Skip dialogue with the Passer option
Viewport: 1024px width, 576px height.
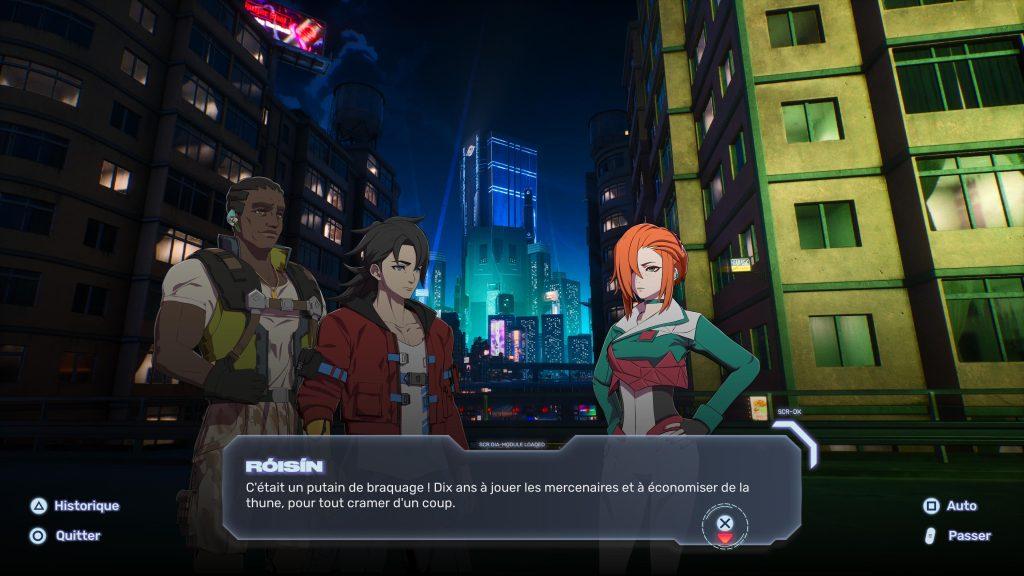tap(956, 536)
